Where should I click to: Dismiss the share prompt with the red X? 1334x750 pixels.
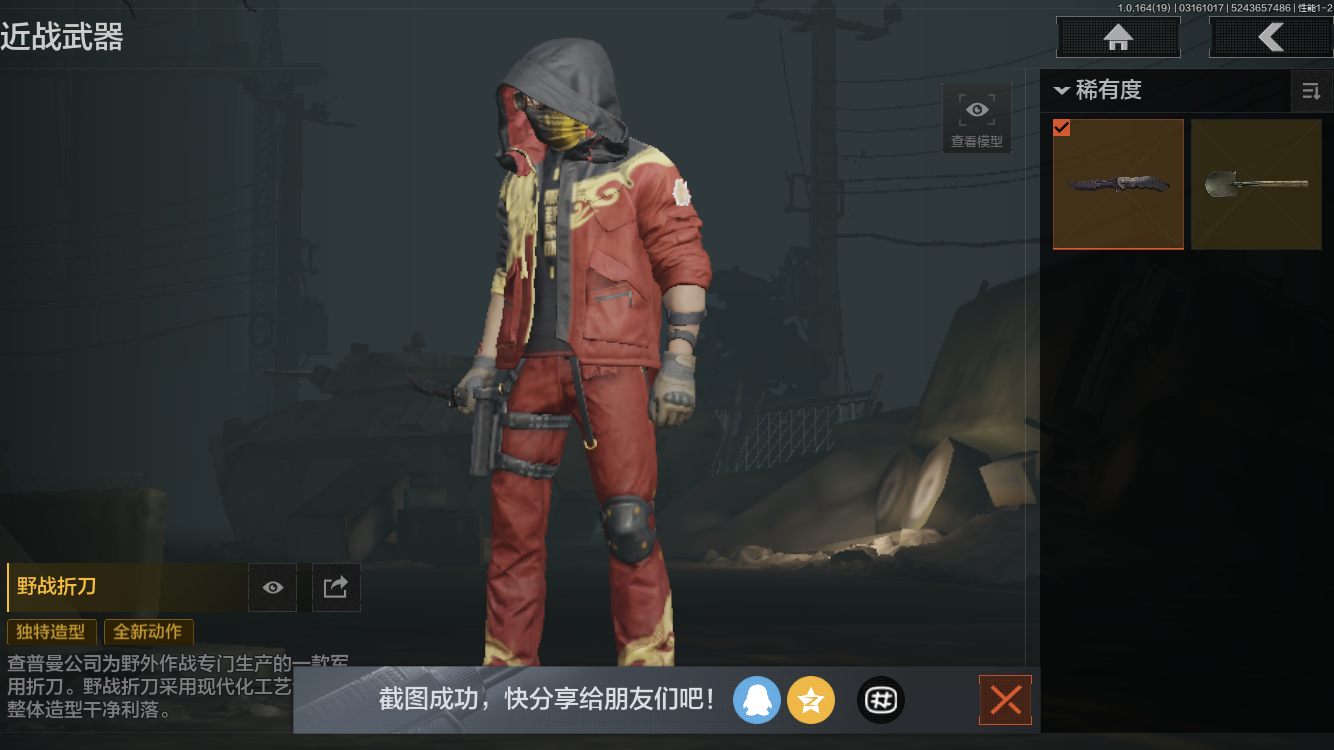1005,700
